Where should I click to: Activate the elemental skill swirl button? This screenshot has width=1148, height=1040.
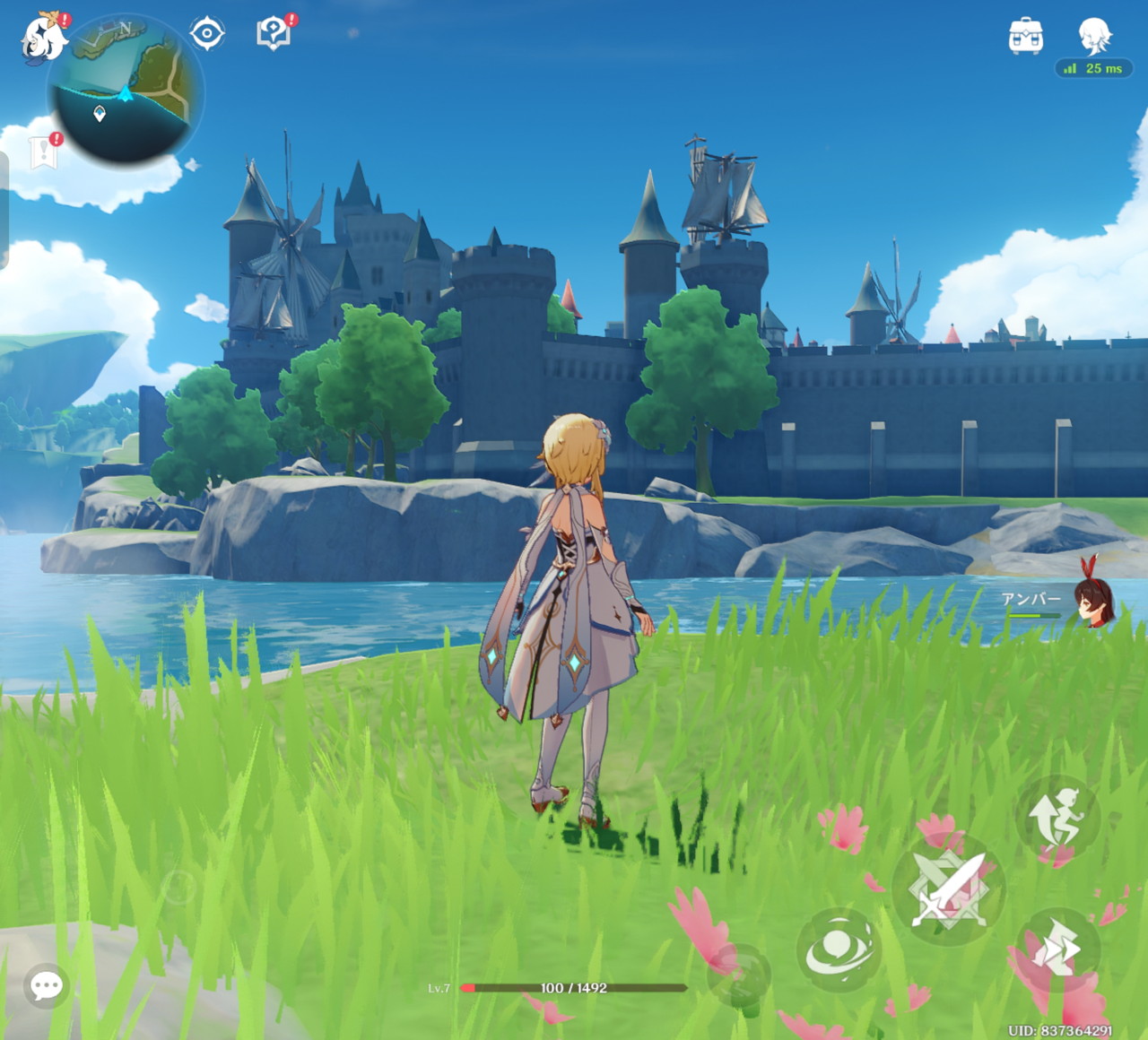point(839,949)
